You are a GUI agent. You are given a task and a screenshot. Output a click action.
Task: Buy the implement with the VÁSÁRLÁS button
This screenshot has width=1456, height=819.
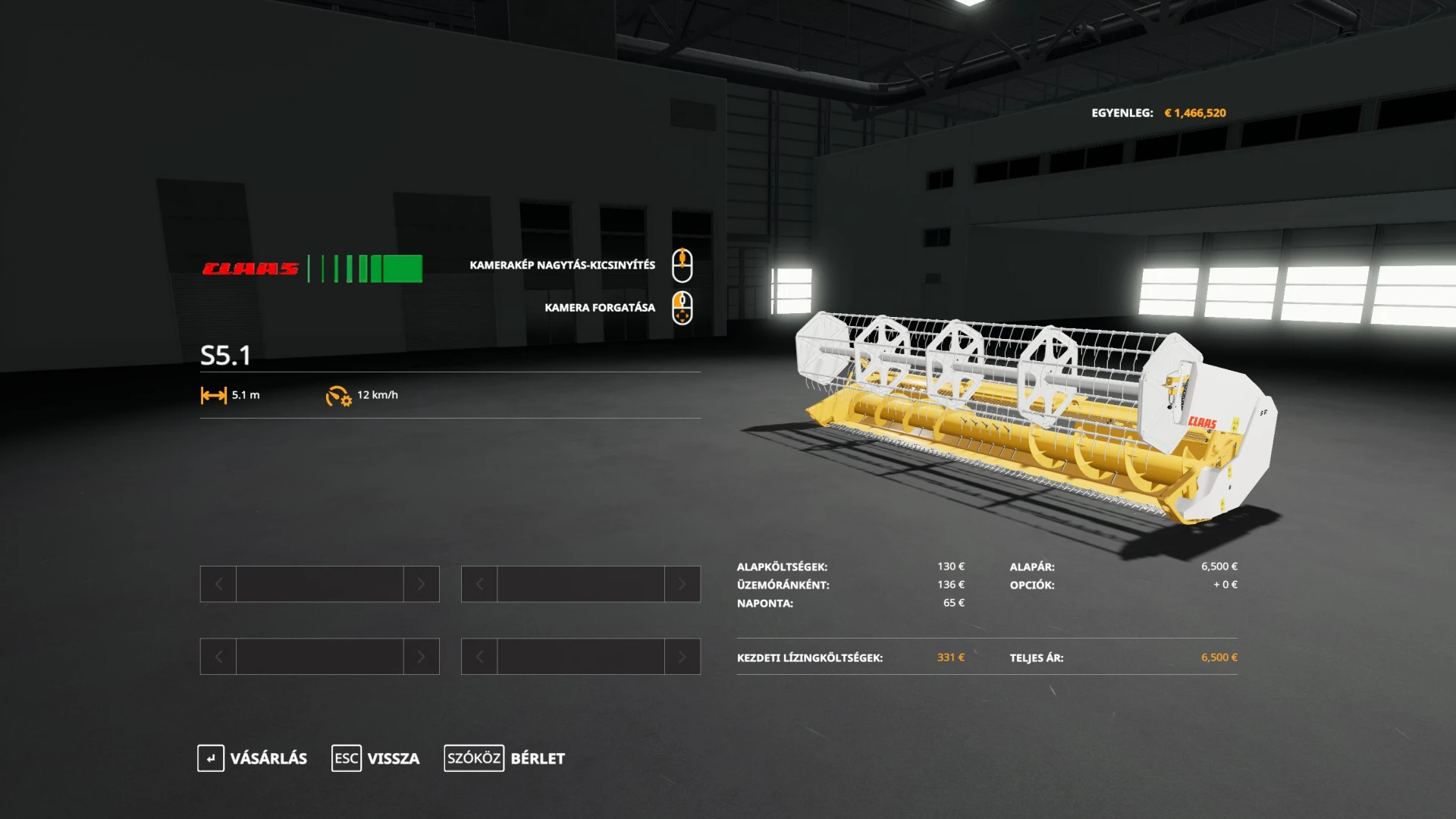tap(253, 758)
